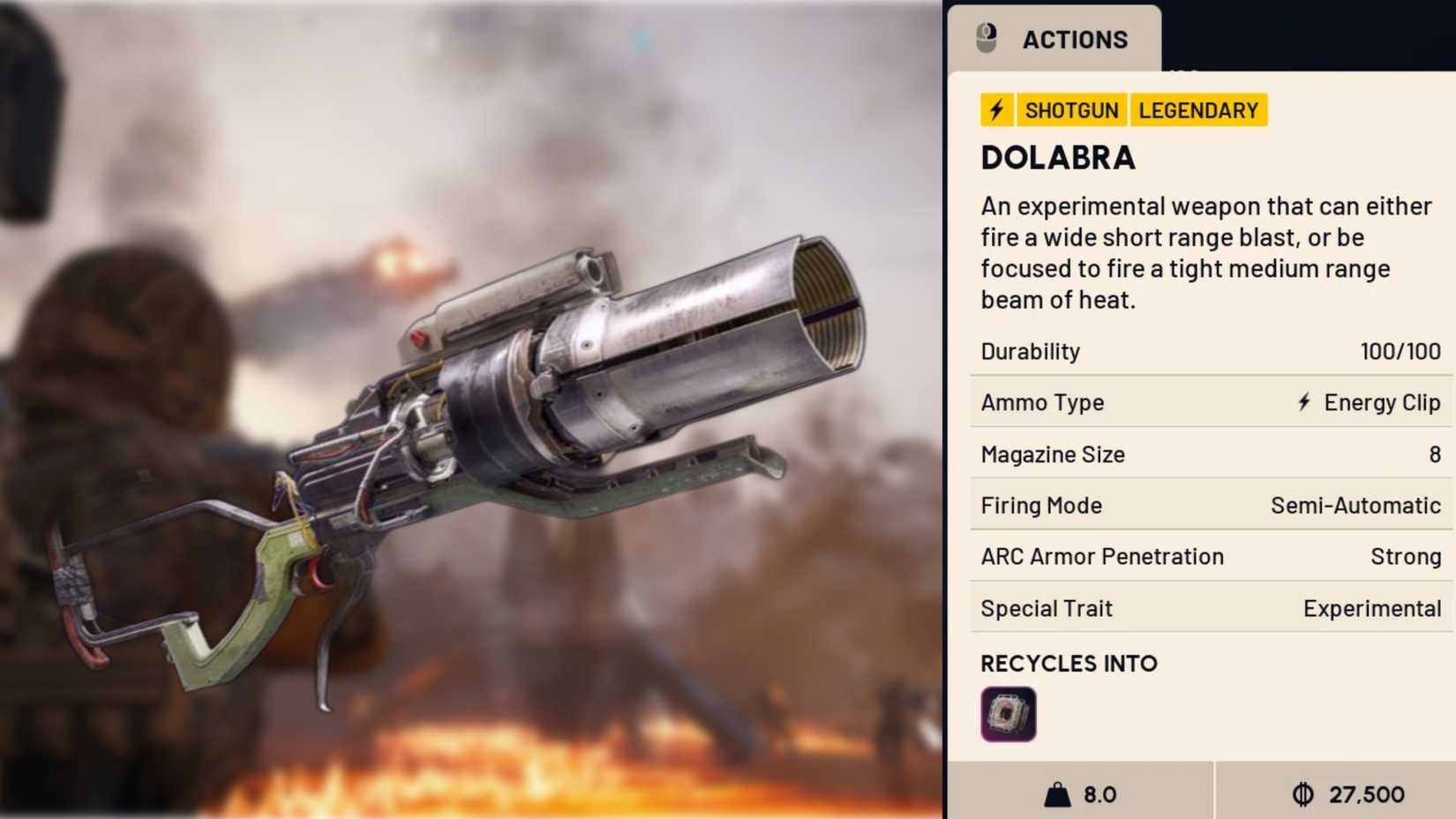Click the 100/100 durability indicator
The image size is (1456, 819).
(1402, 350)
